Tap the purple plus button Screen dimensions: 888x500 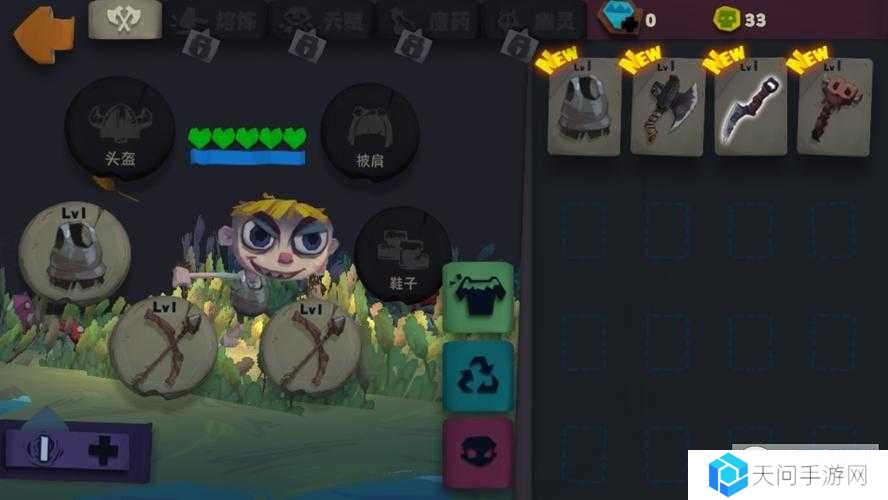click(102, 451)
